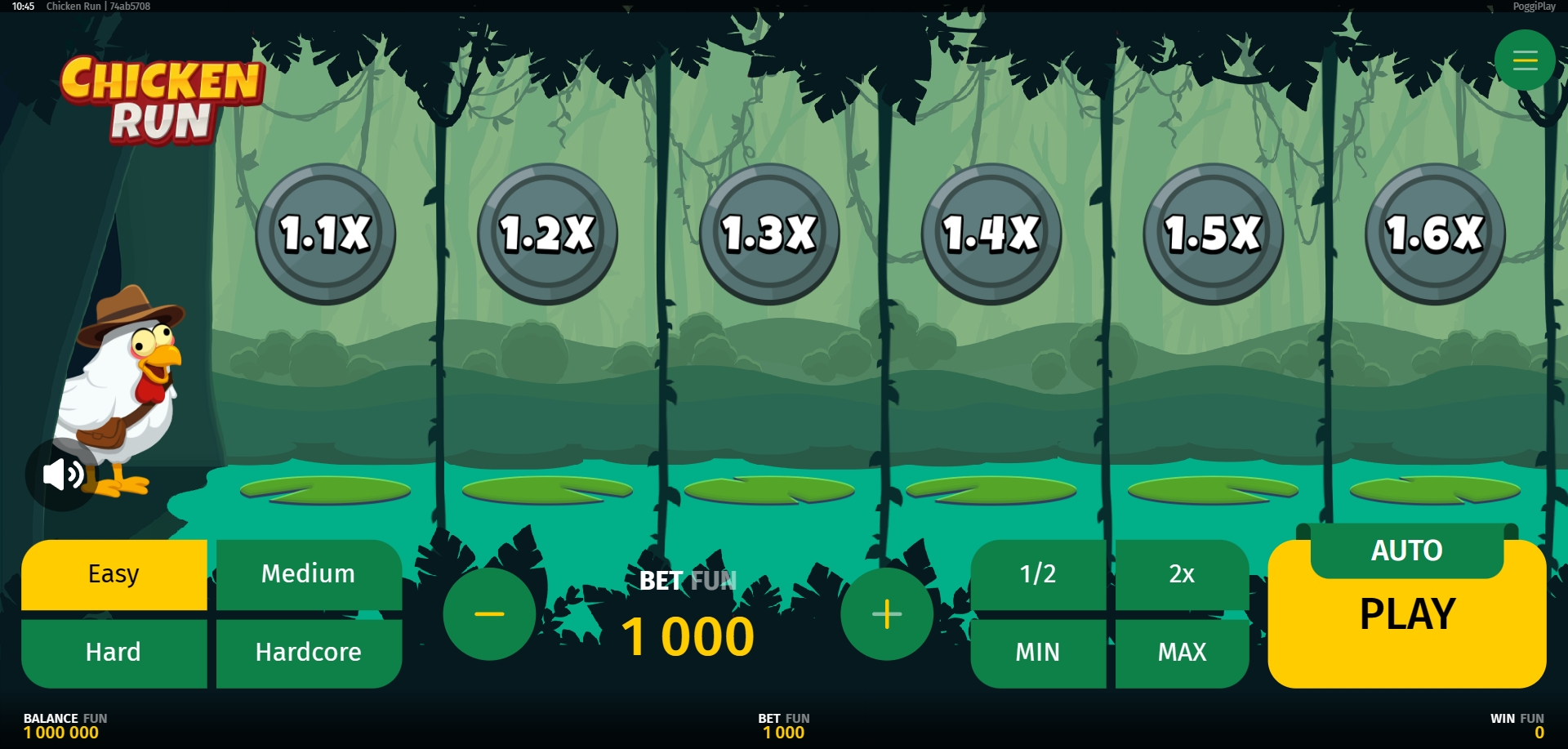1568x749 pixels.
Task: Pick the Hardcore difficulty option
Action: click(308, 653)
